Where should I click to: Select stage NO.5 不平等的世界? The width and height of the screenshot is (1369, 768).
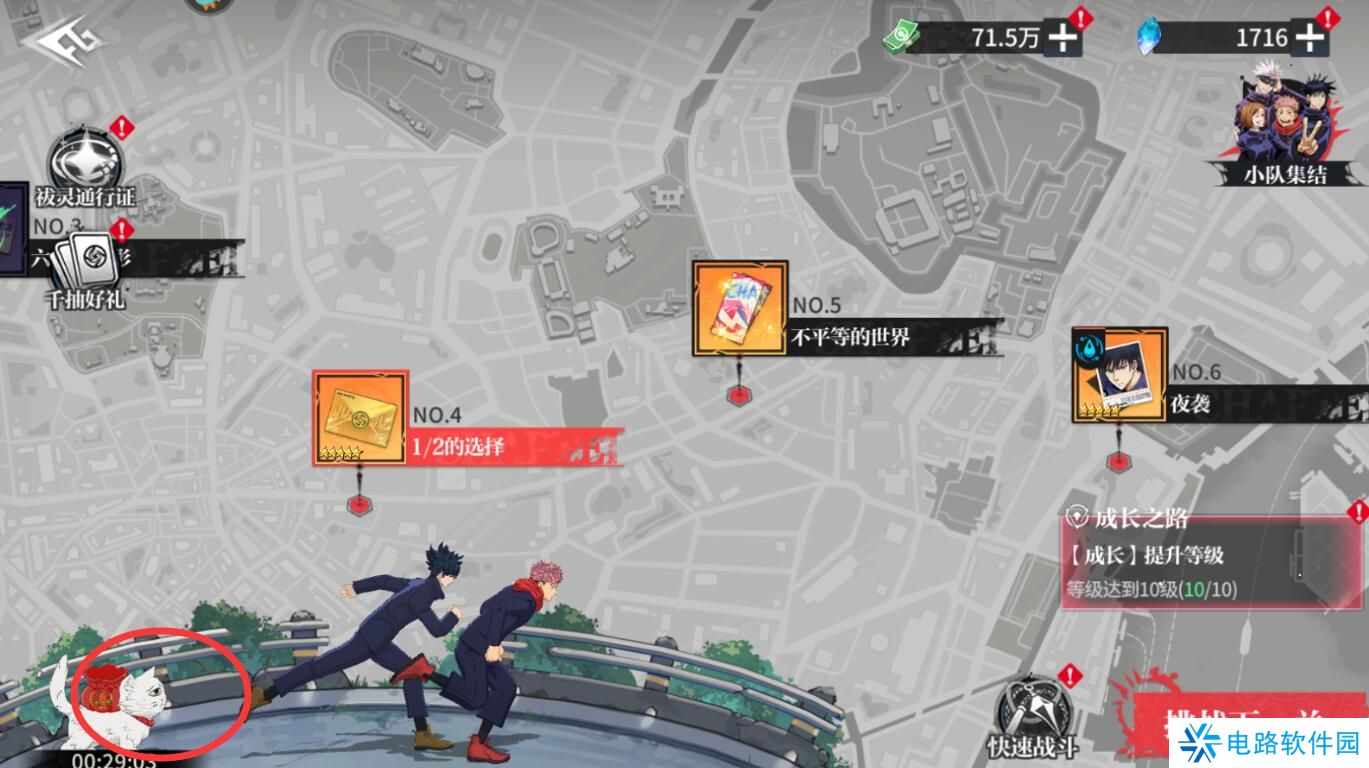[740, 309]
